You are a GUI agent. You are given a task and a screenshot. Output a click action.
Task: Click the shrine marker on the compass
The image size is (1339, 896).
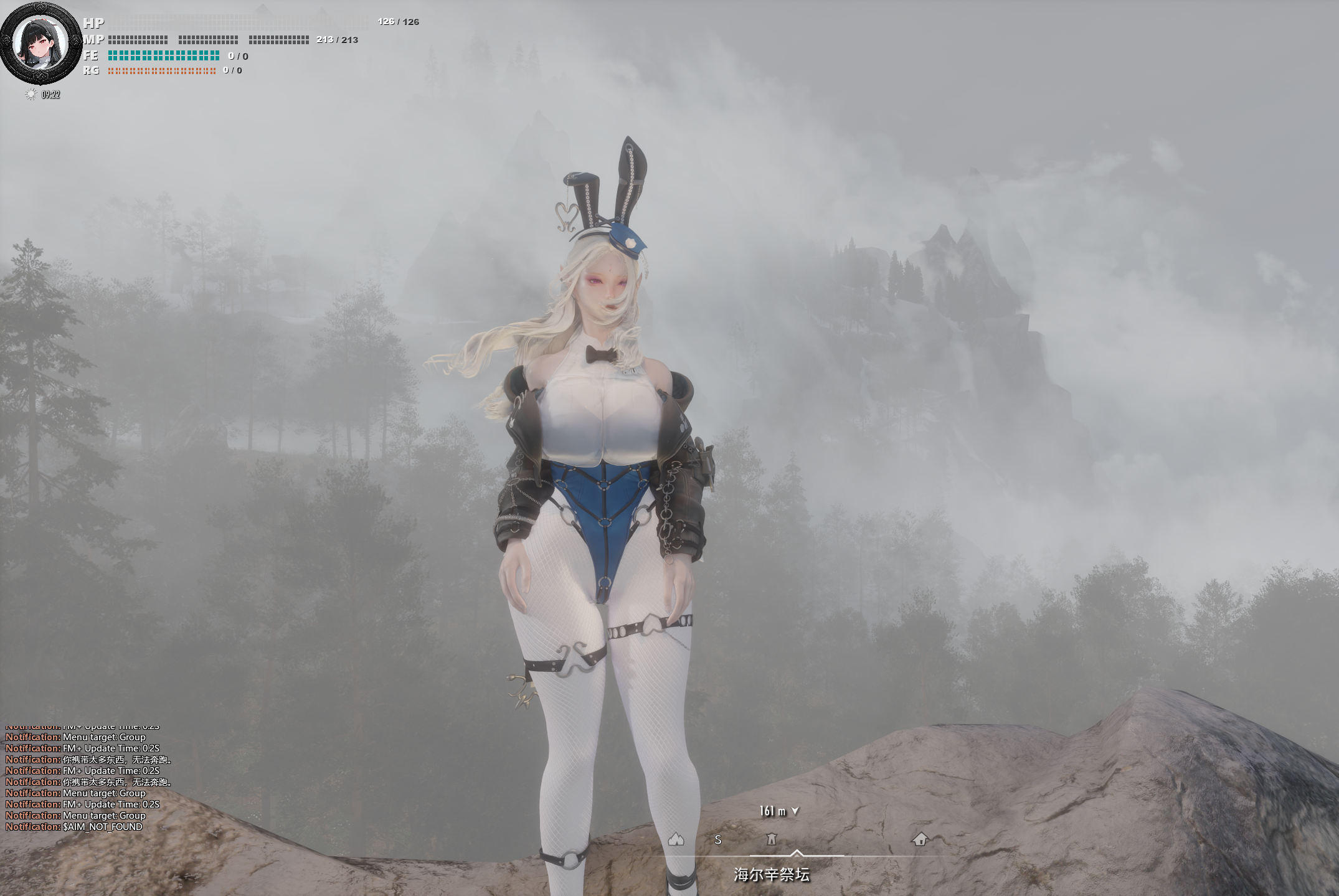pos(772,839)
